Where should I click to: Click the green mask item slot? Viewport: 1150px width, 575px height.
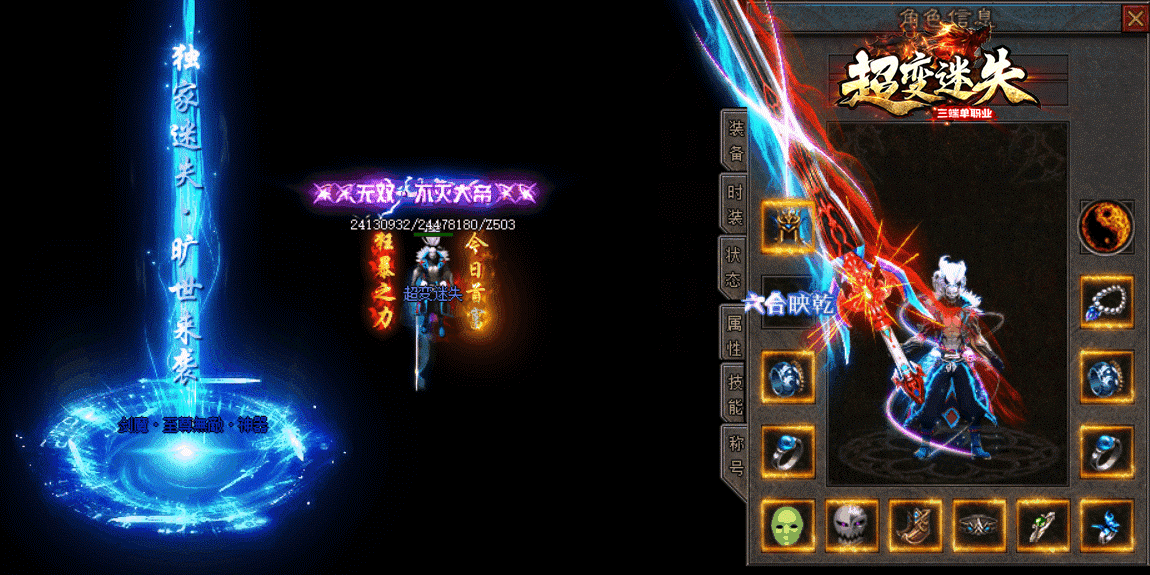coord(788,525)
